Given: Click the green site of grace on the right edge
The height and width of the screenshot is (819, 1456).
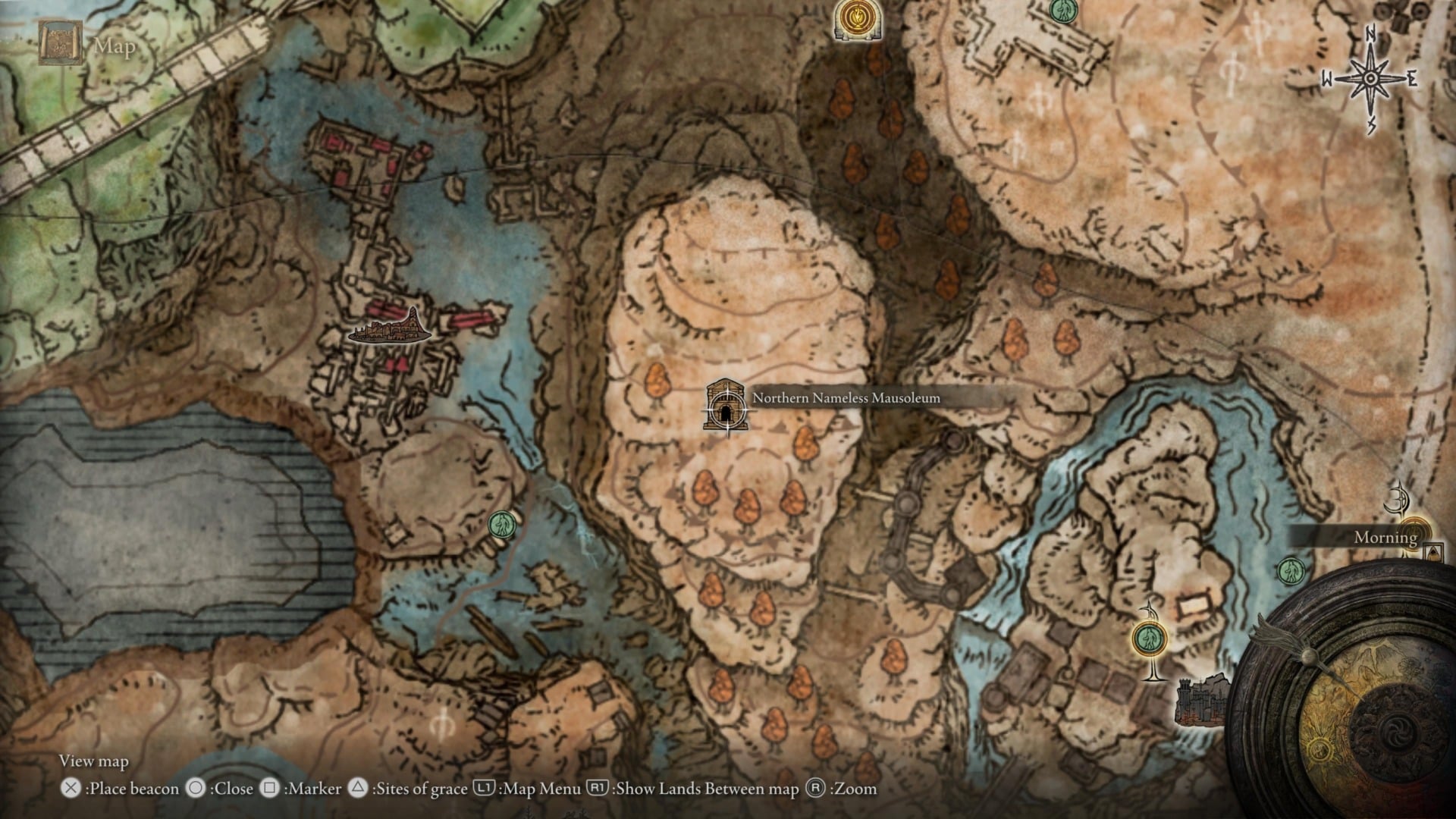Looking at the screenshot, I should point(1291,570).
